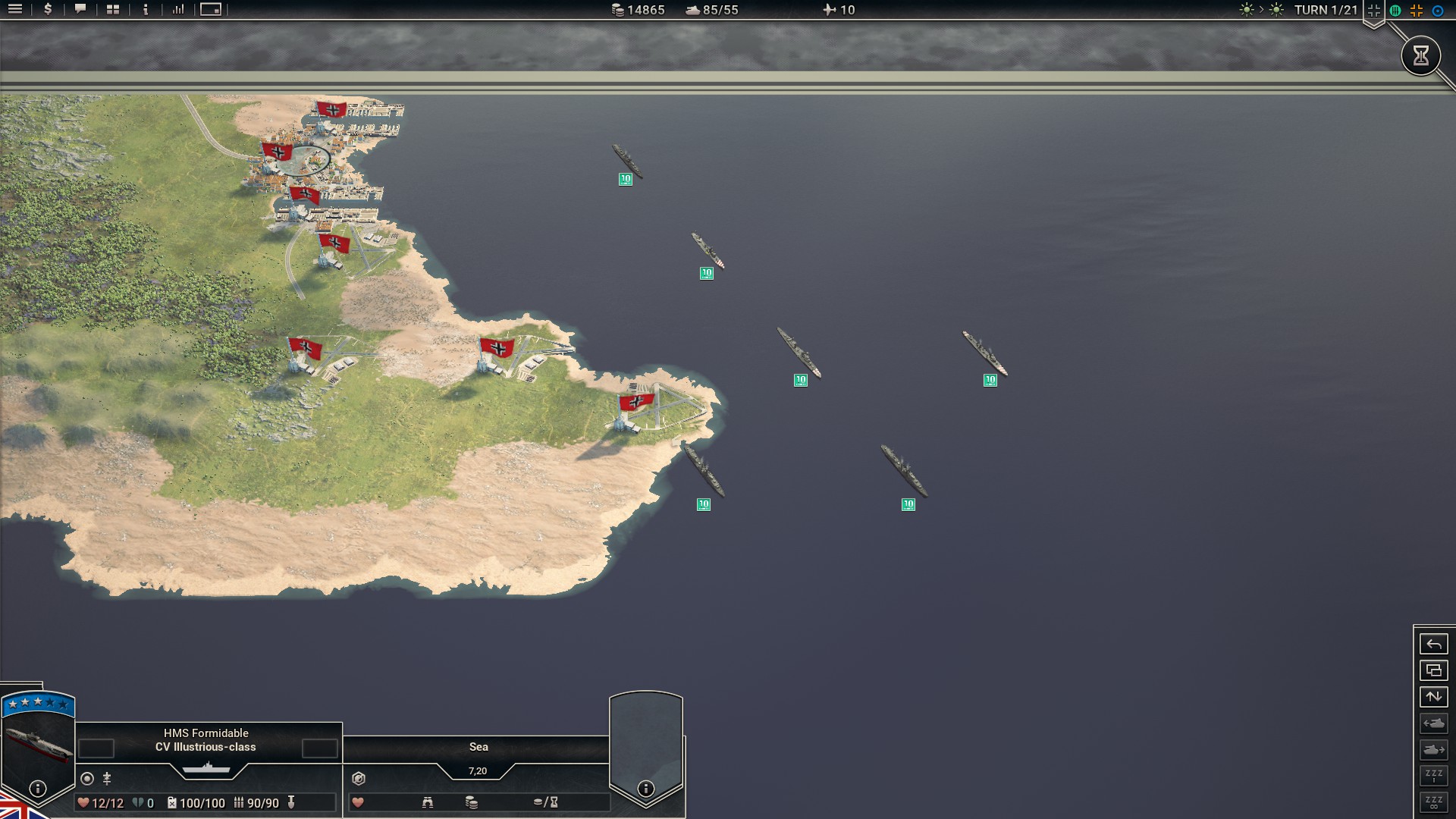Select the destroyer nearest the southern airfield

(704, 472)
